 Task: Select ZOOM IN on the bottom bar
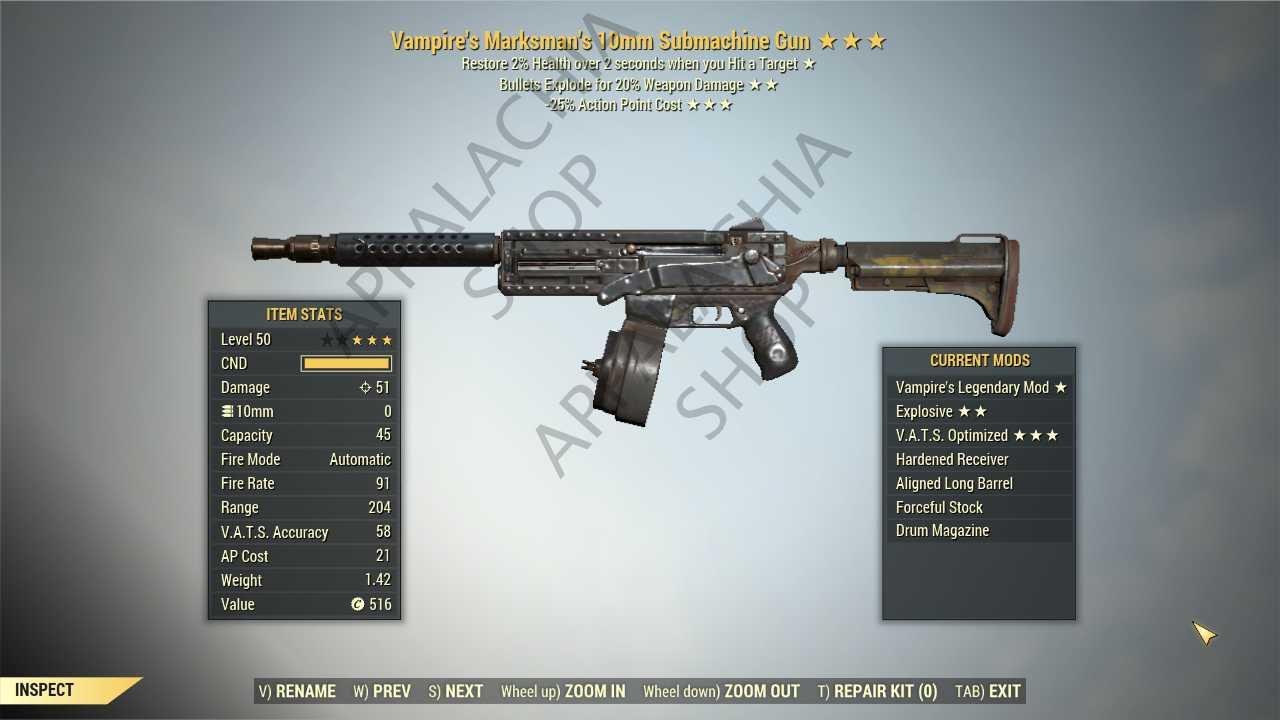(x=594, y=691)
